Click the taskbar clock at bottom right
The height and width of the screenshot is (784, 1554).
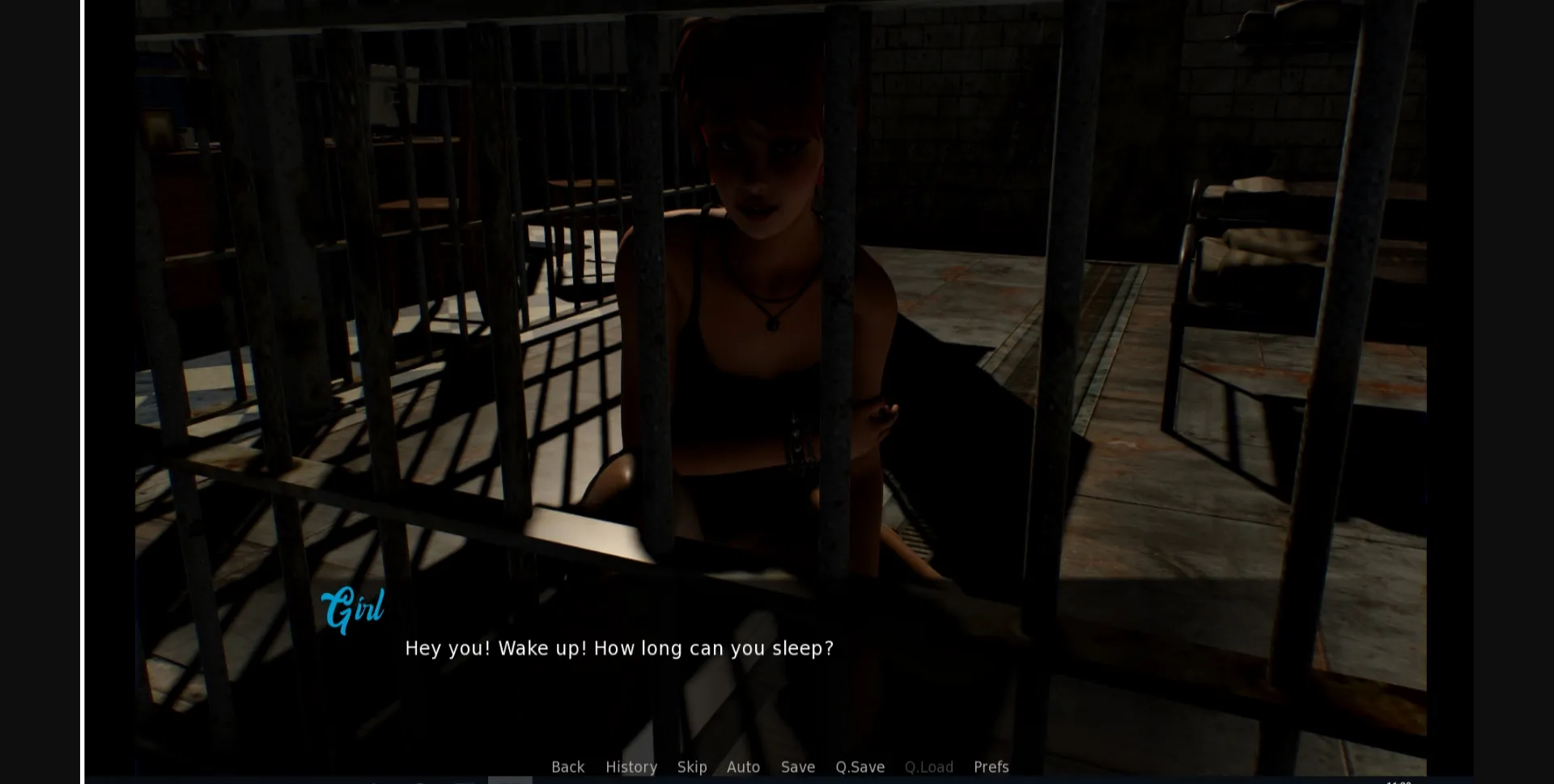pos(1401,780)
